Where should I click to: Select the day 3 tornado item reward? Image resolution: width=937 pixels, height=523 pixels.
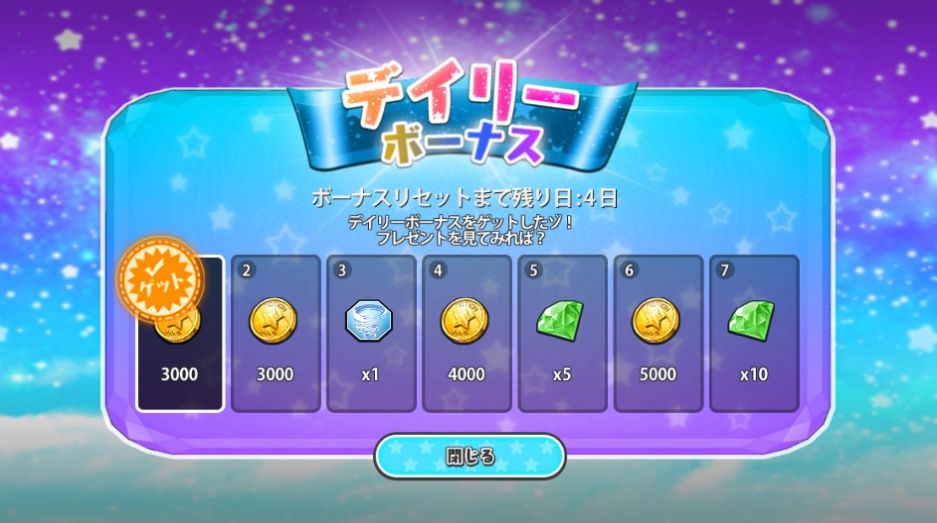tap(370, 334)
